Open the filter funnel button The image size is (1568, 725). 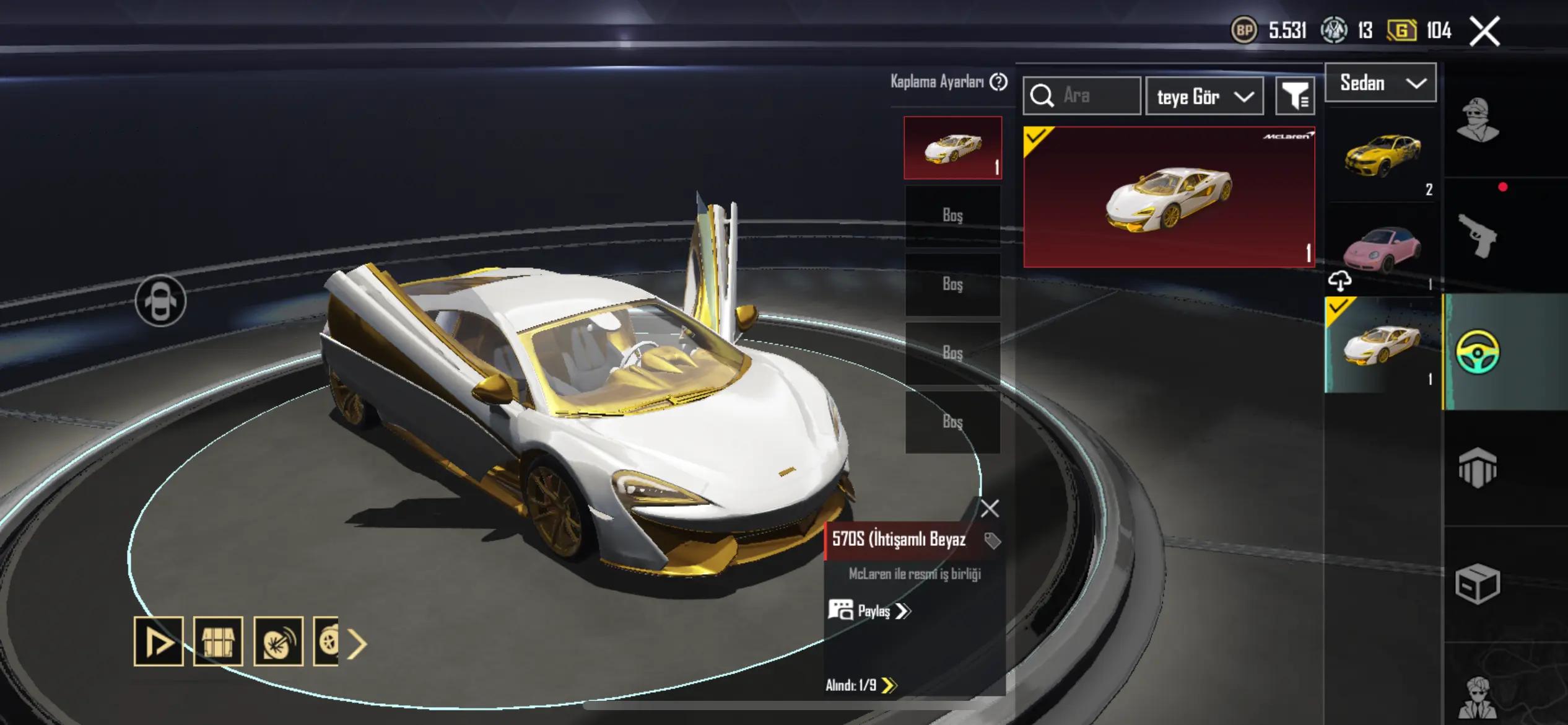coord(1295,96)
